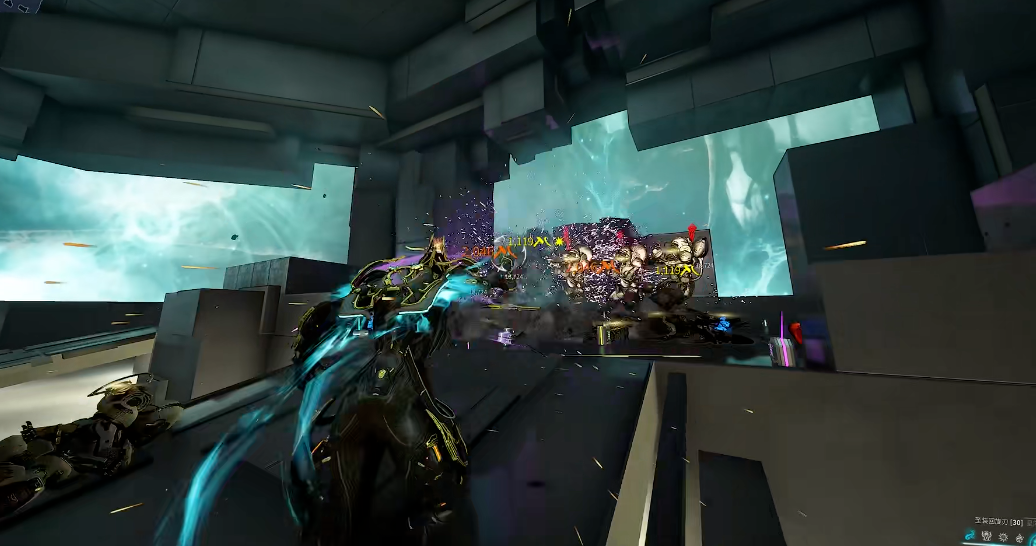Use the mask-shaped second ability

[987, 537]
